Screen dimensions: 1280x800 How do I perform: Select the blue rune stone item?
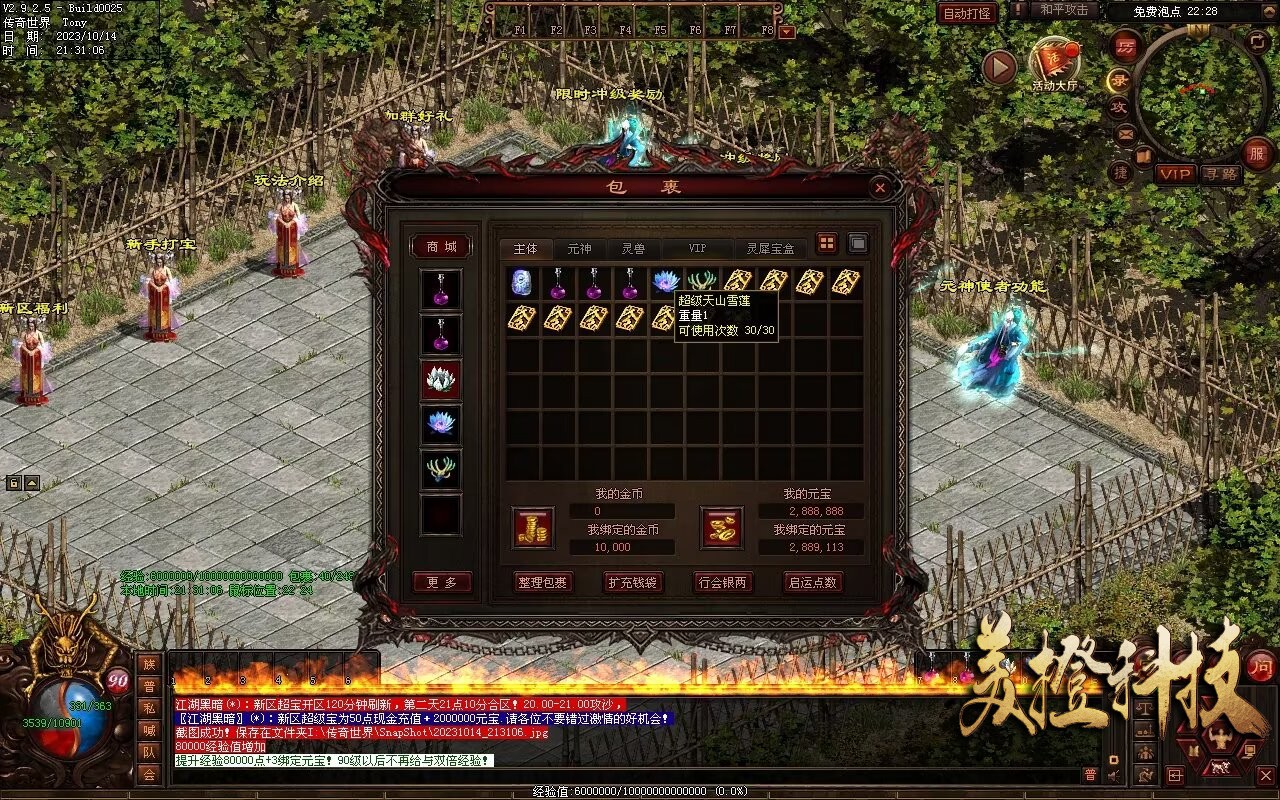[521, 282]
